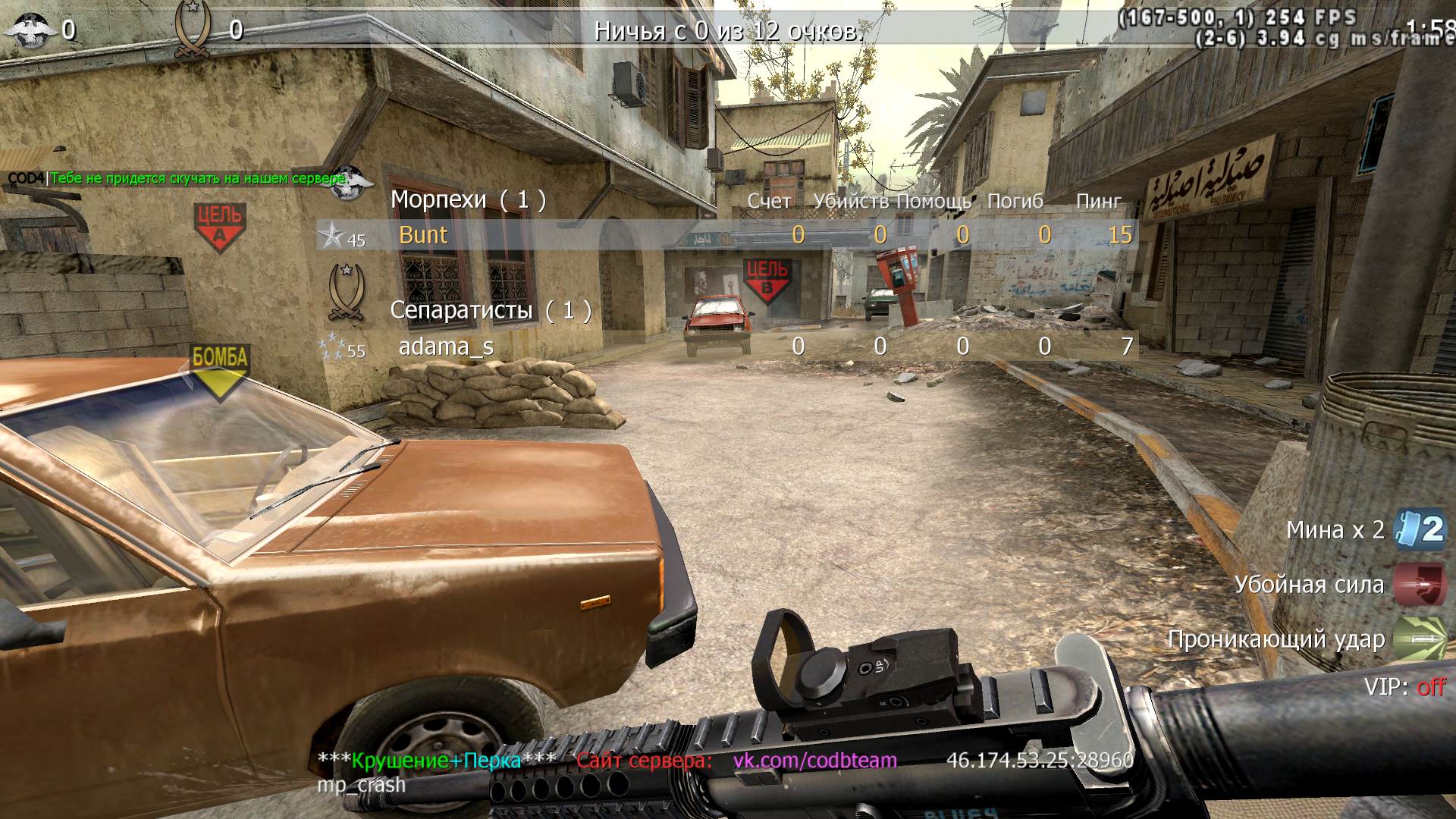This screenshot has height=819, width=1456.
Task: Click the Сепаратисты team emblem in the scoreboard
Action: pyautogui.click(x=346, y=292)
